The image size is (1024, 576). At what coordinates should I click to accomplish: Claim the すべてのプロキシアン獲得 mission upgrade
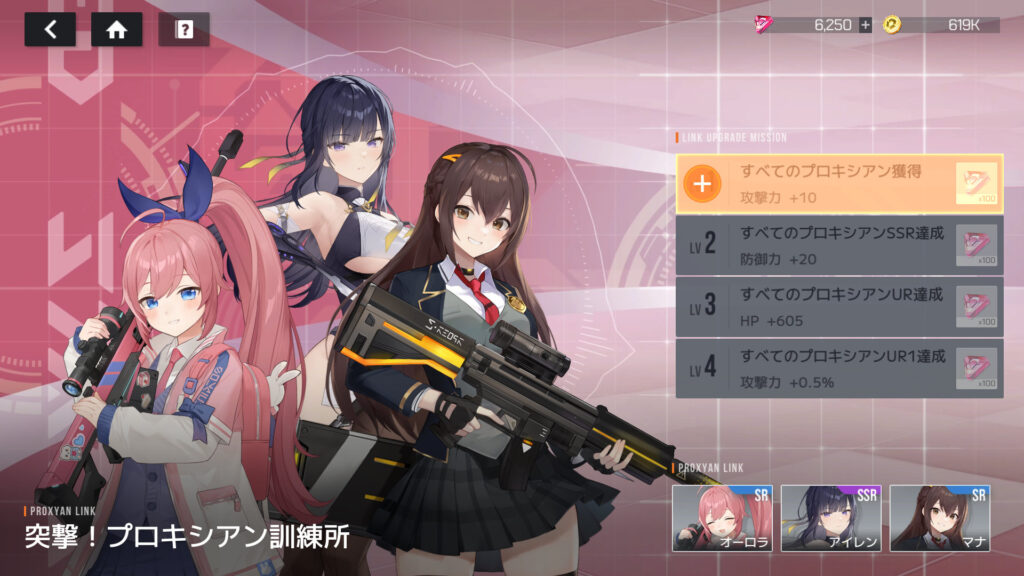[x=704, y=184]
